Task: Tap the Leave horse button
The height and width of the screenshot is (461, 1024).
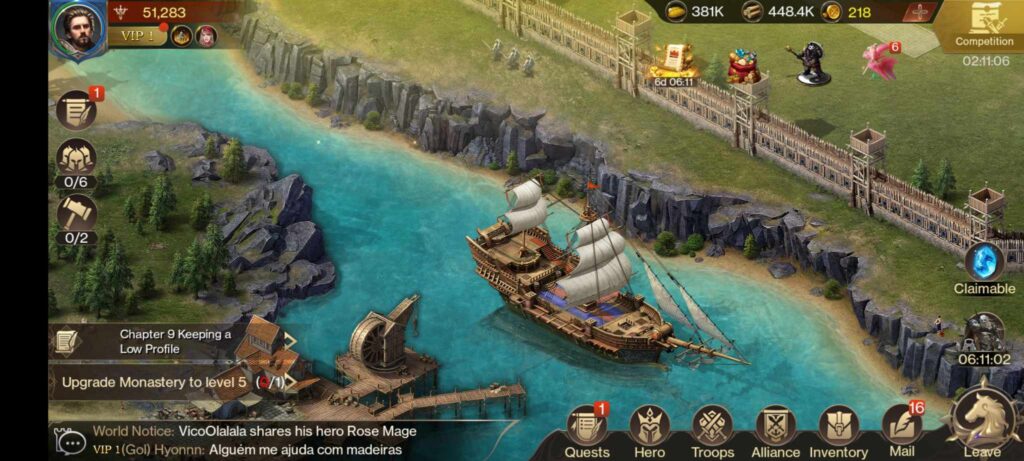Action: tap(982, 422)
